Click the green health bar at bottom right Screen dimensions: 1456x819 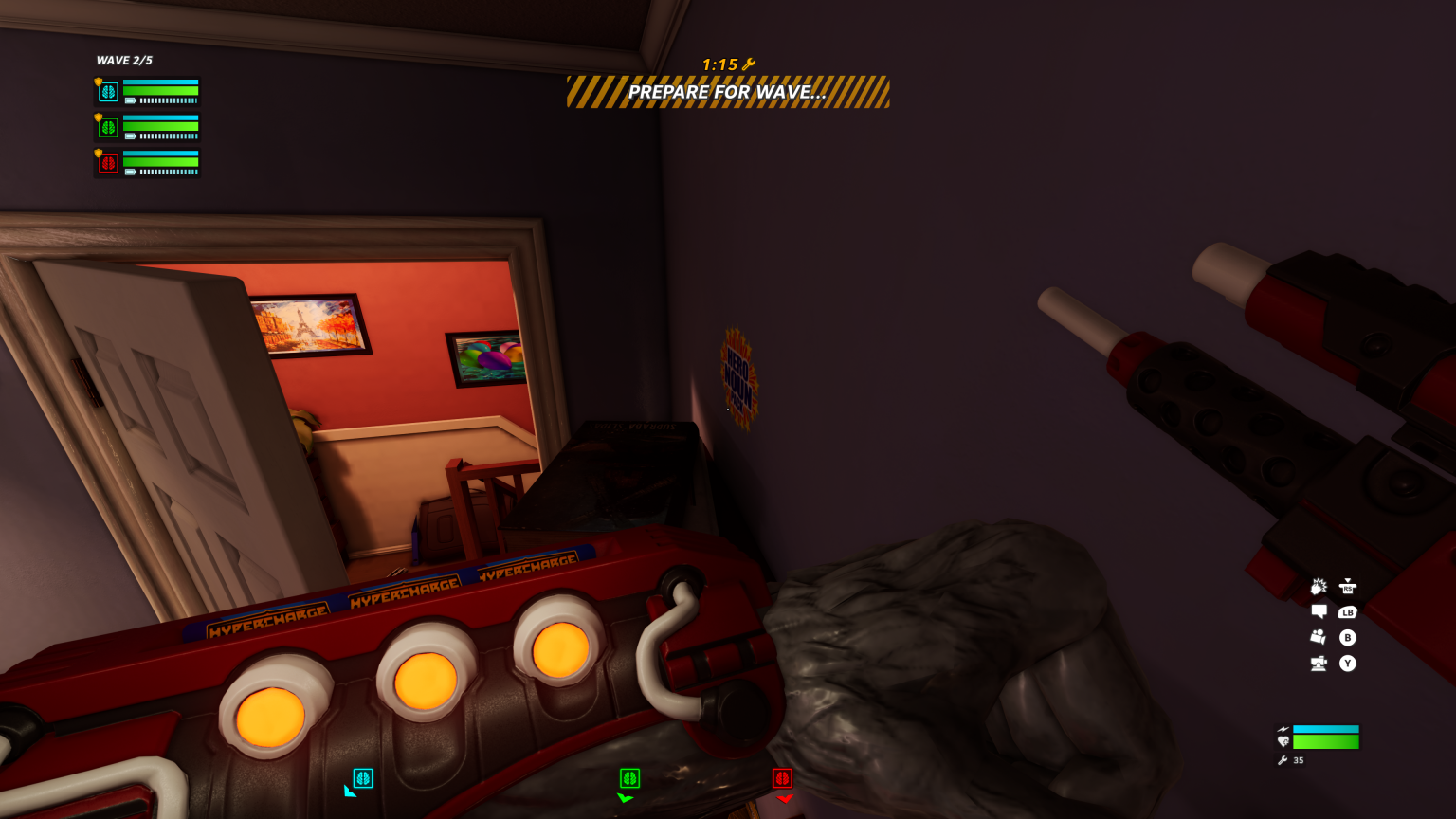pos(1326,742)
